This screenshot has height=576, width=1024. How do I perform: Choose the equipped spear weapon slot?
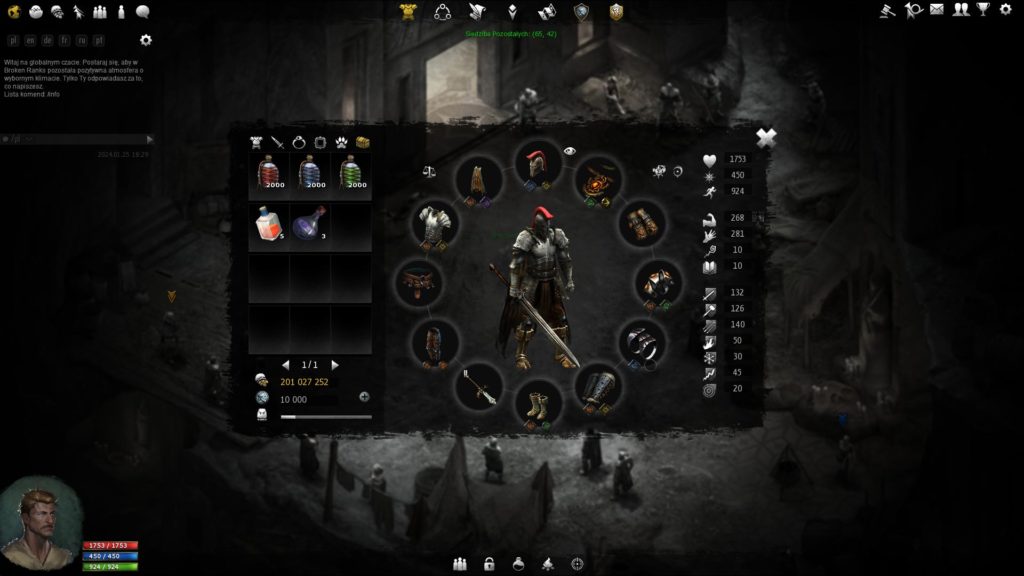point(477,387)
